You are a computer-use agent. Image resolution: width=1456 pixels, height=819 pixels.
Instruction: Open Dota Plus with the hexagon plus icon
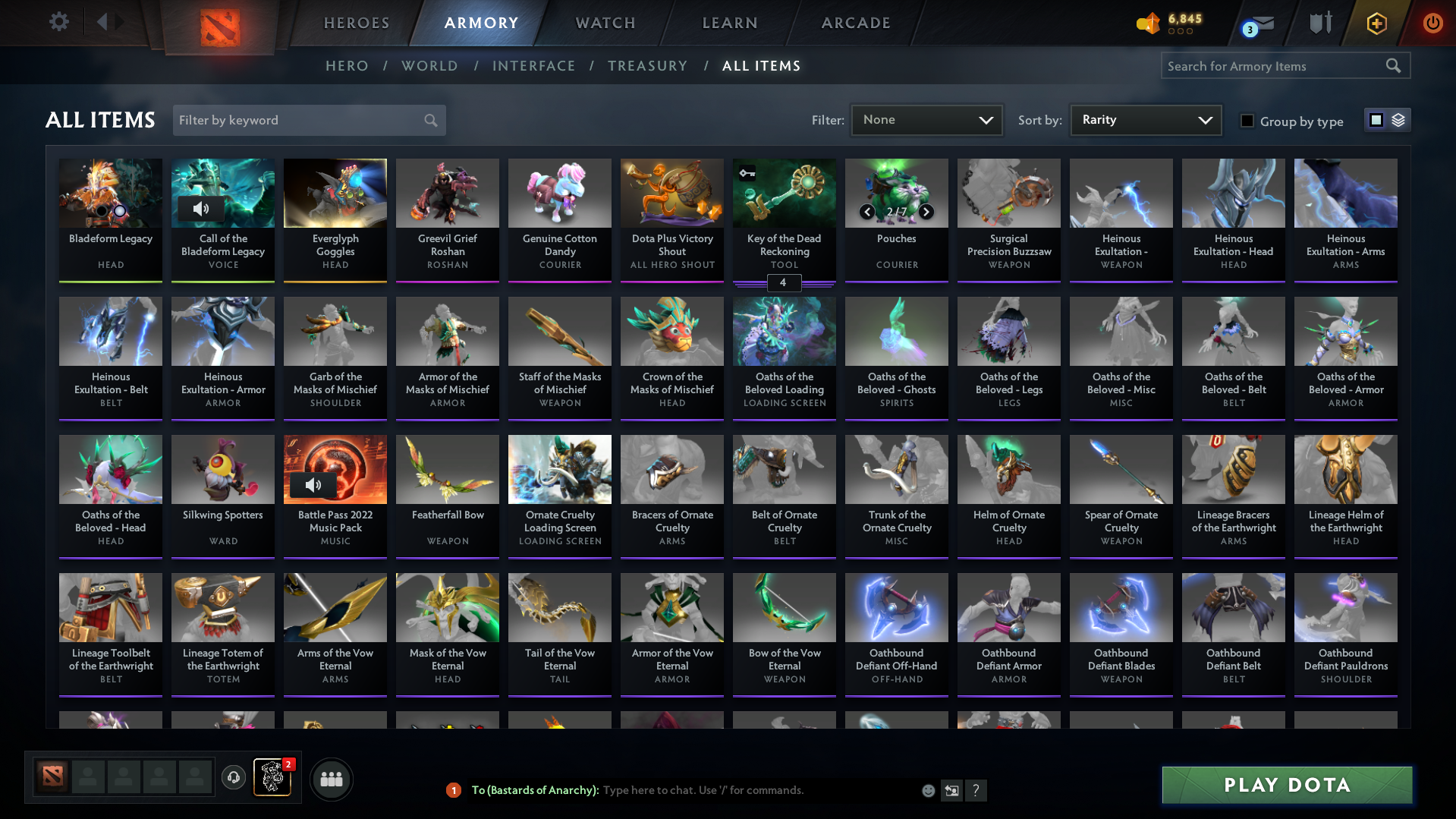1376,24
